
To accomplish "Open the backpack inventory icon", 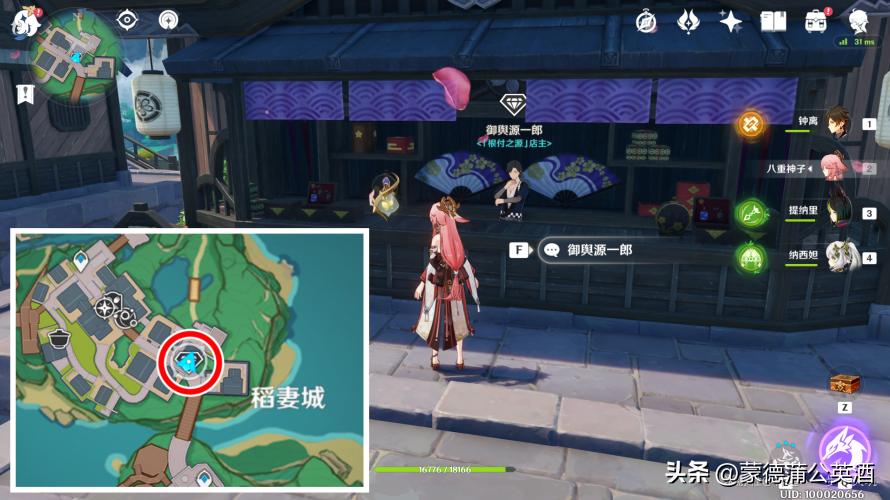I will 816,20.
